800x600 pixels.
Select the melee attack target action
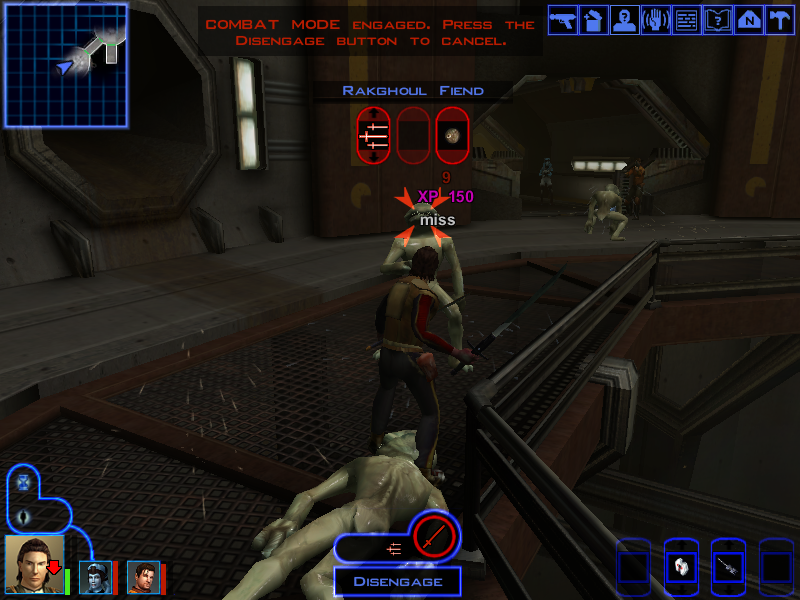(x=372, y=135)
